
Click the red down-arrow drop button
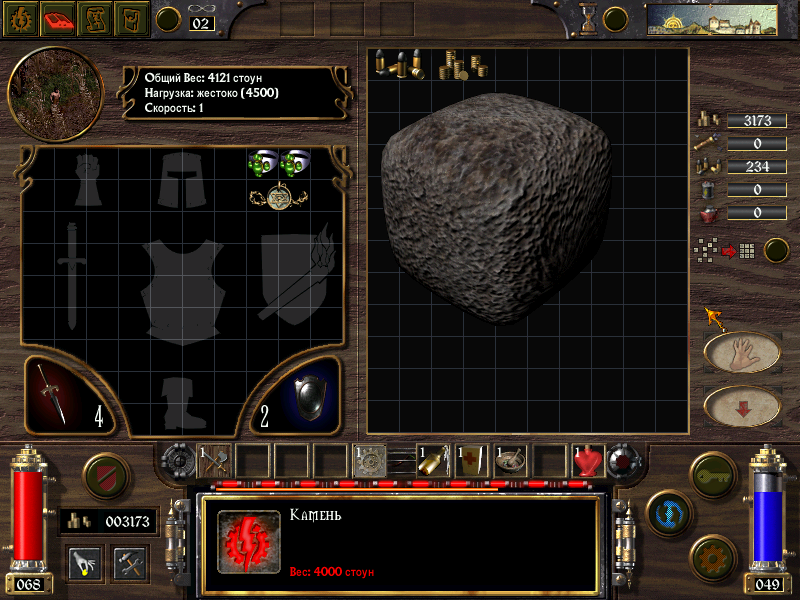[742, 405]
